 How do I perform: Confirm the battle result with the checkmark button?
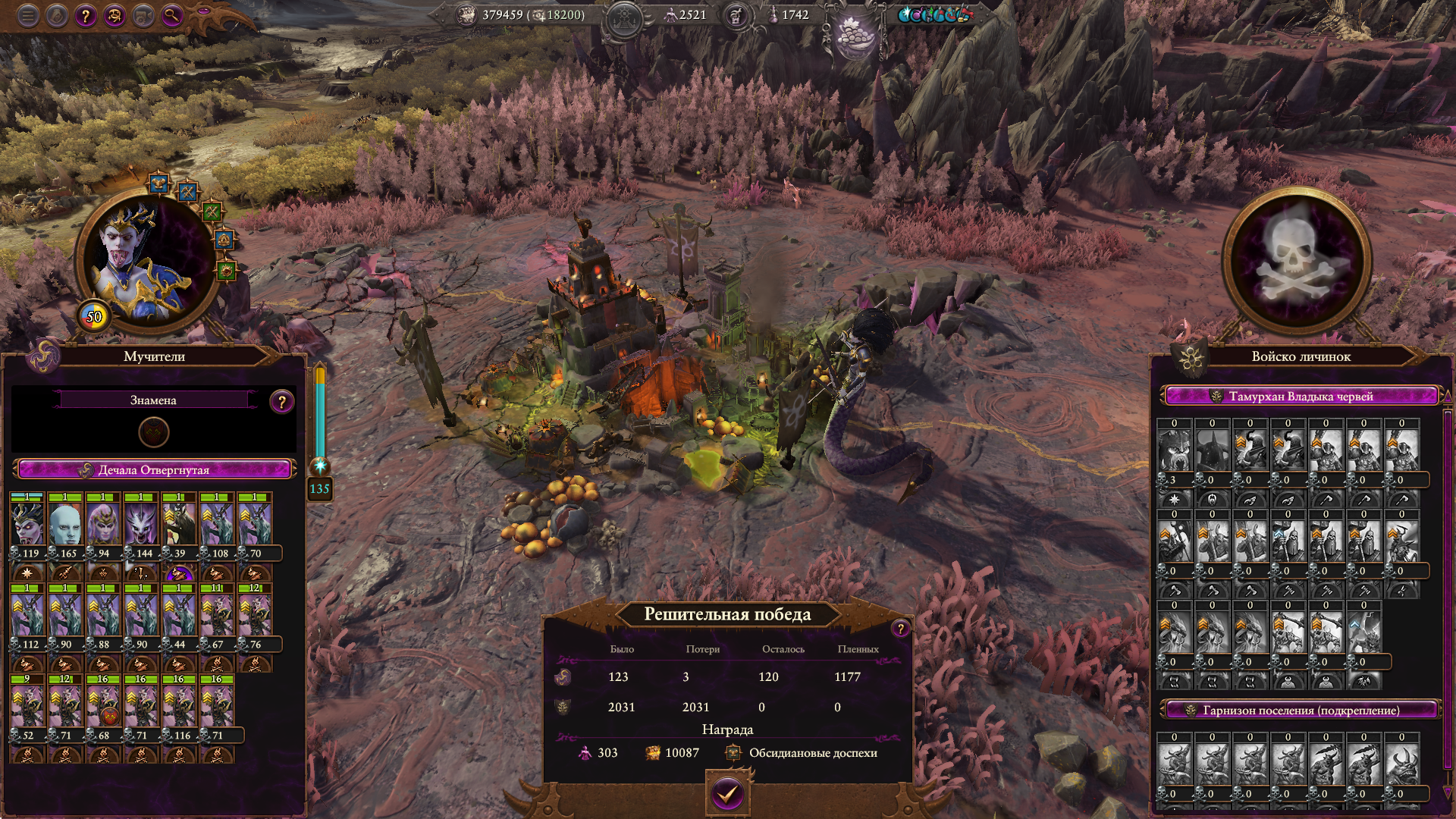(x=727, y=794)
